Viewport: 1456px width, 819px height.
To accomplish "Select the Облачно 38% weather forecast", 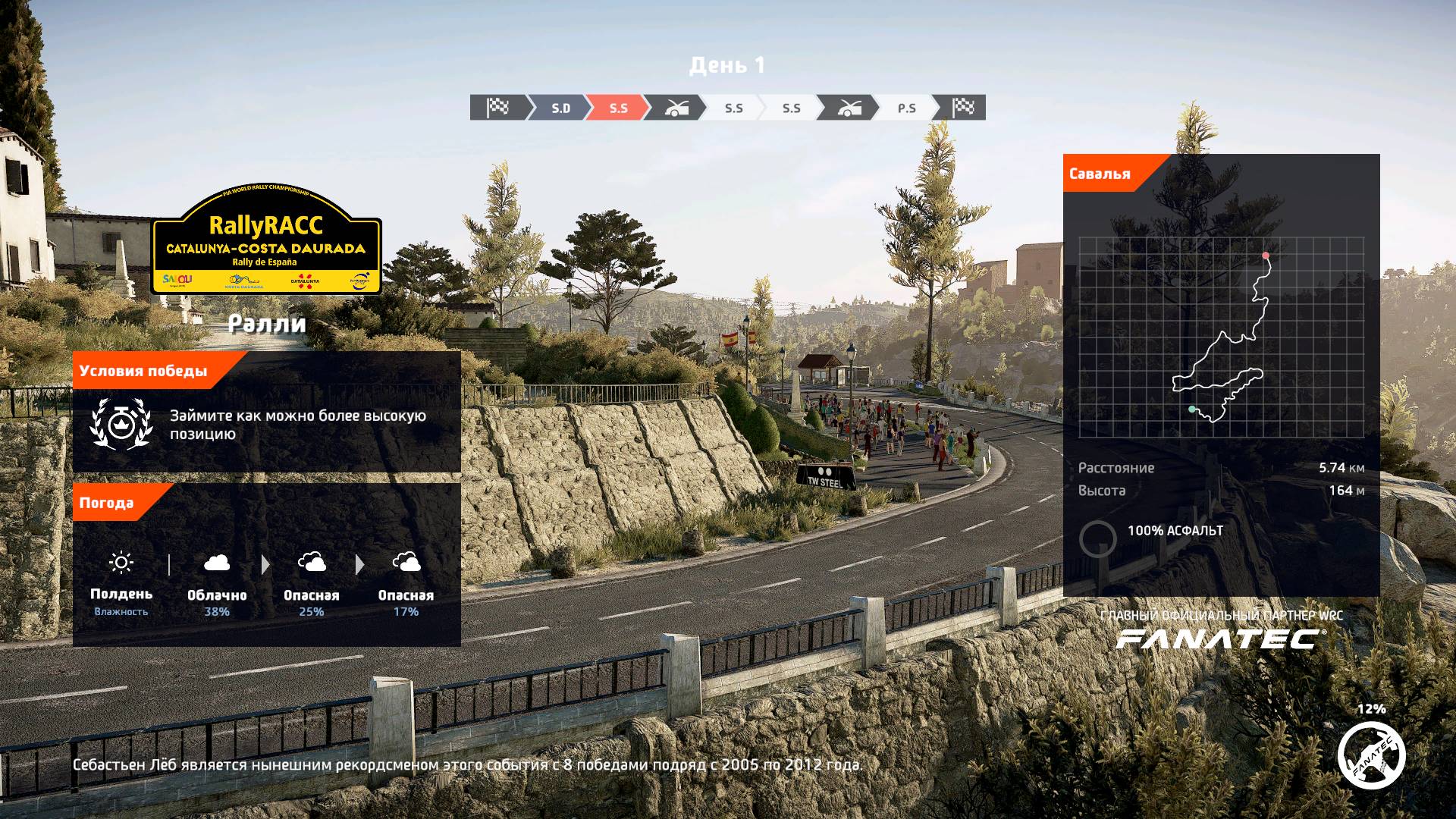I will pyautogui.click(x=217, y=584).
